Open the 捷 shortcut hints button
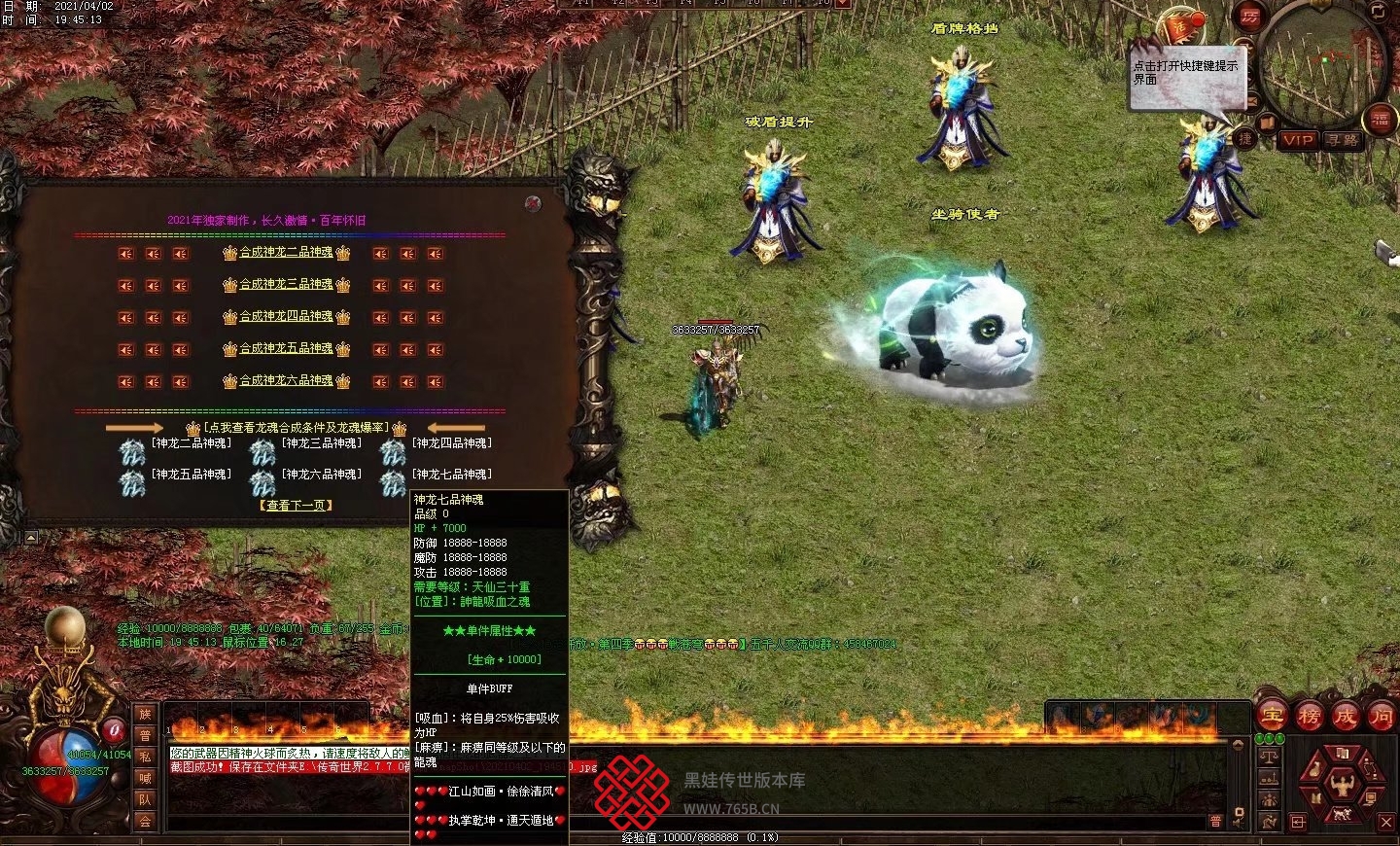Screen dimensions: 1400x846 click(x=1244, y=139)
